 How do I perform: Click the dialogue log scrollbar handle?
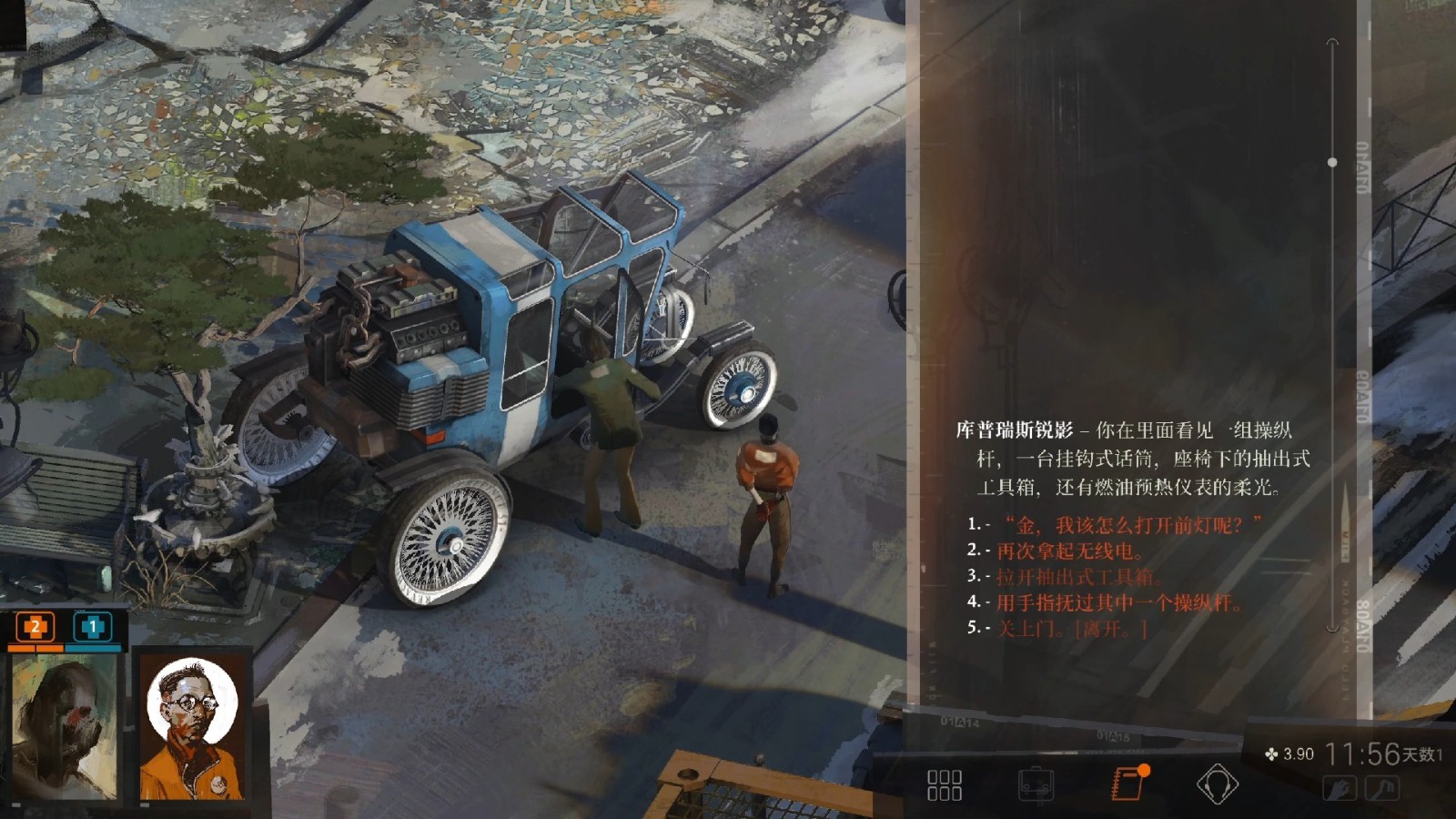[x=1332, y=162]
